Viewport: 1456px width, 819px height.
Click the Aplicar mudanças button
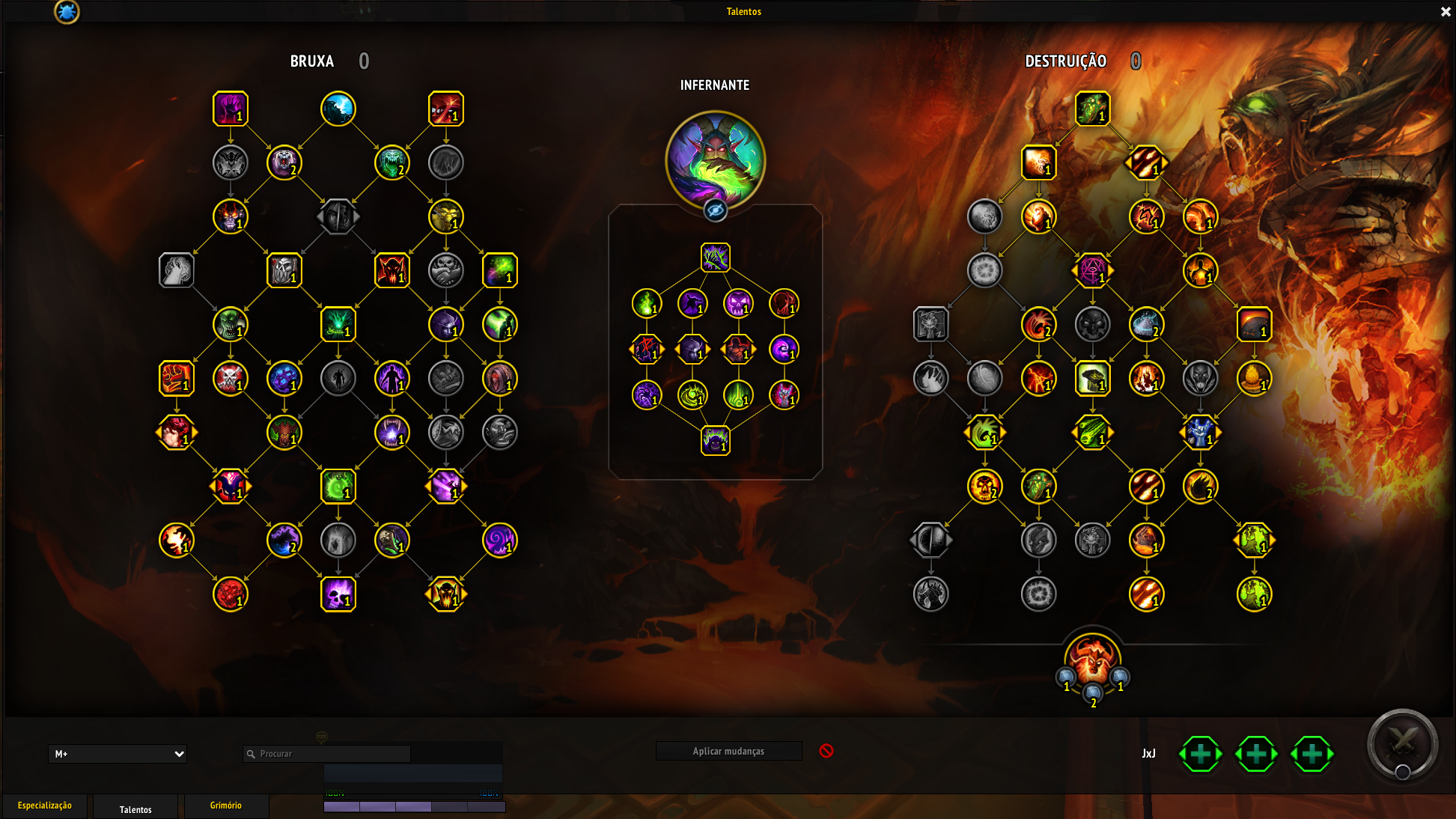(x=728, y=751)
